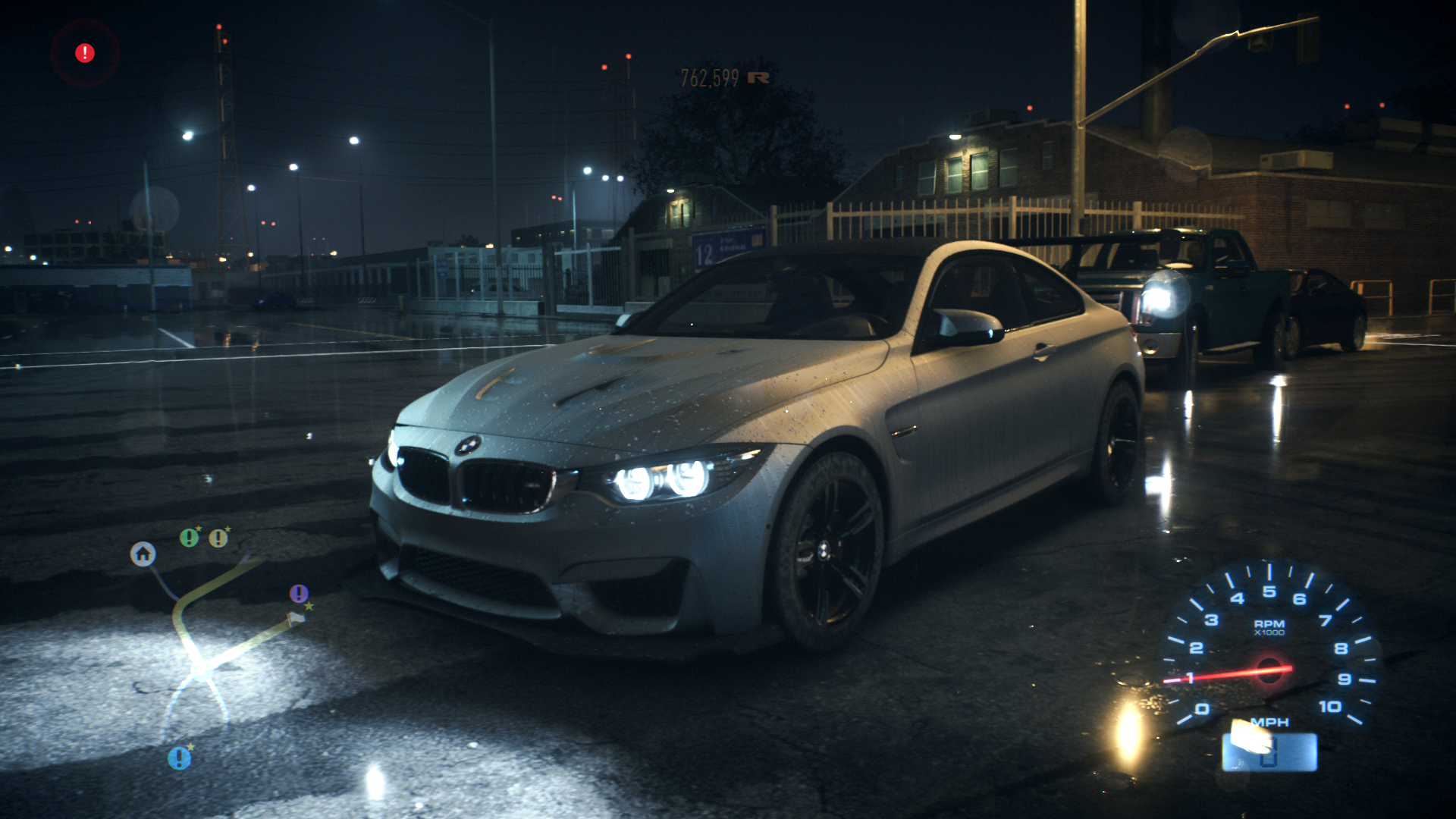This screenshot has width=1456, height=819.
Task: Click the white flag destination marker
Action: pyautogui.click(x=297, y=619)
